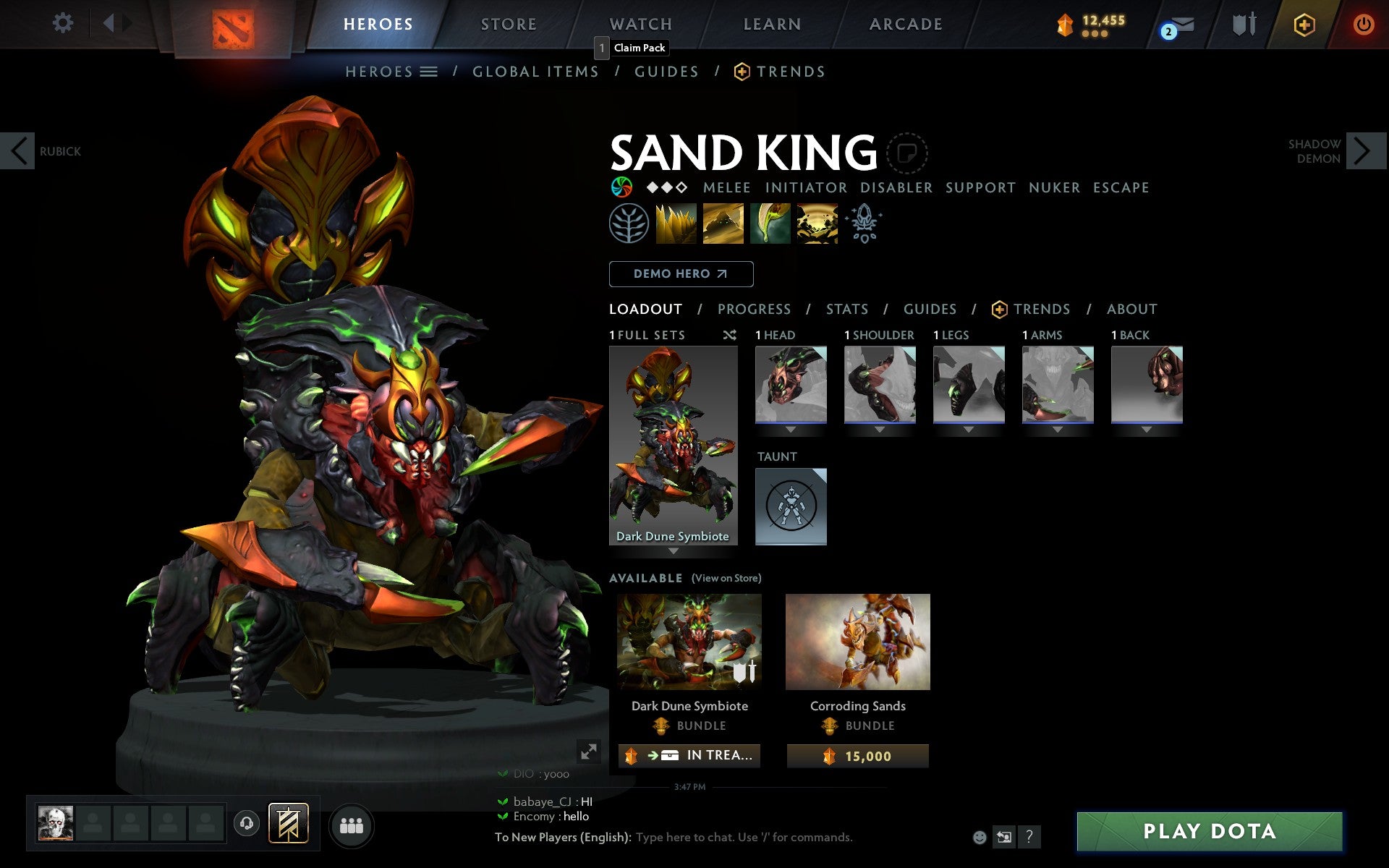The height and width of the screenshot is (868, 1389).
Task: Open View on Store link
Action: pyautogui.click(x=726, y=579)
